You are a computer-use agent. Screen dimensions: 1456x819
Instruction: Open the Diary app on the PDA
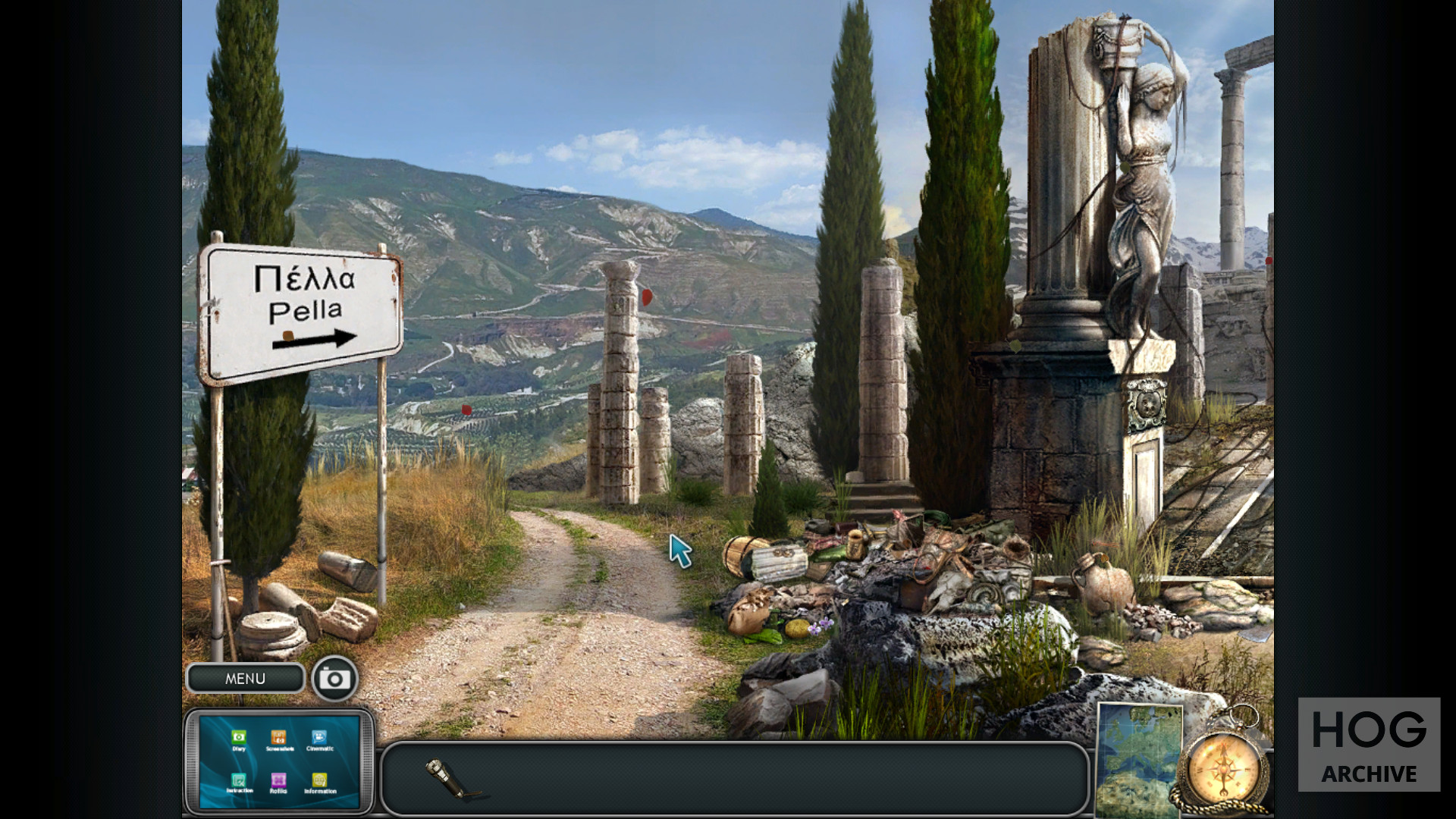point(239,738)
